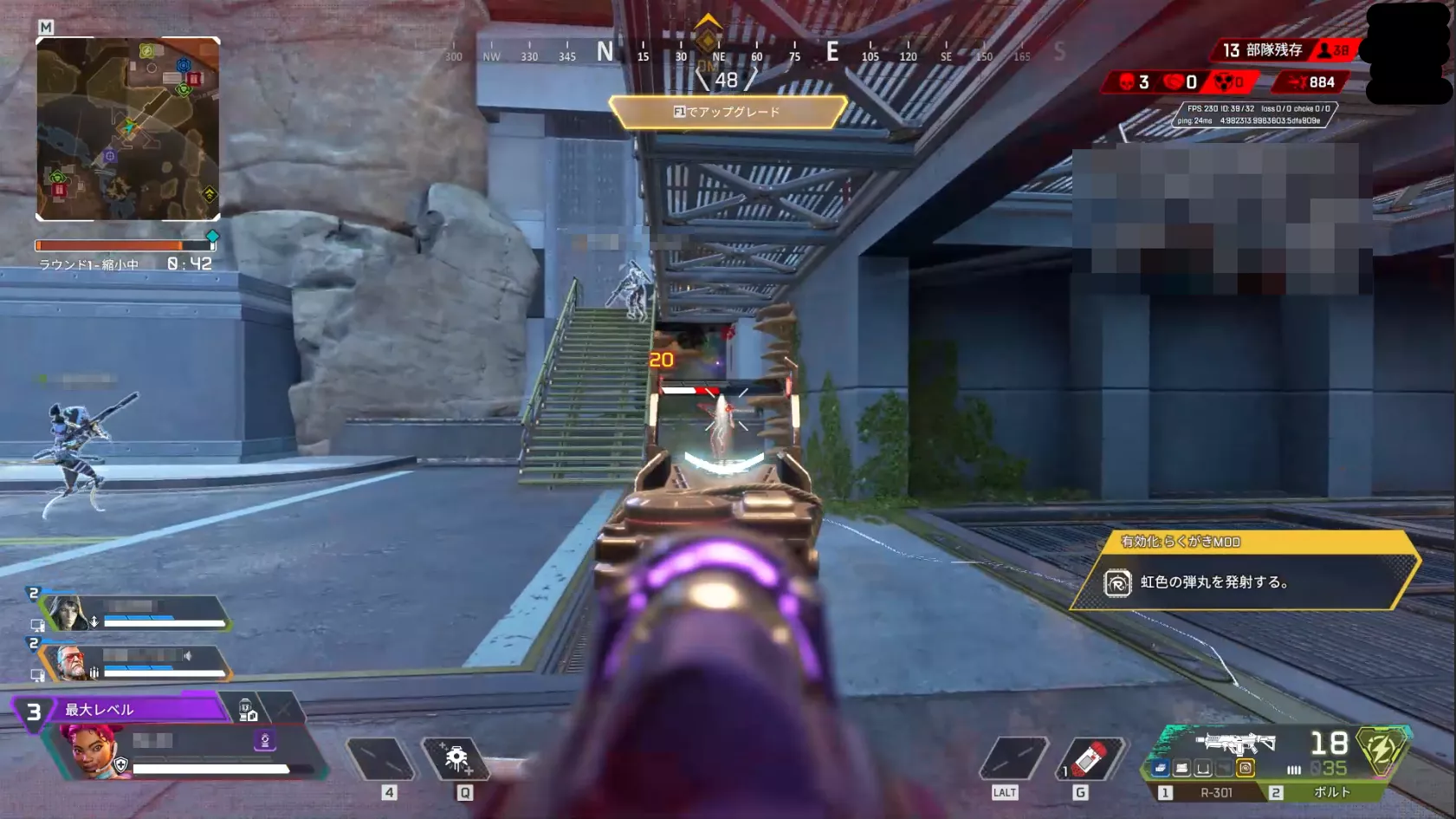Viewport: 1456px width, 819px height.
Task: Click the blue magazine attachment slot
Action: tap(1161, 769)
